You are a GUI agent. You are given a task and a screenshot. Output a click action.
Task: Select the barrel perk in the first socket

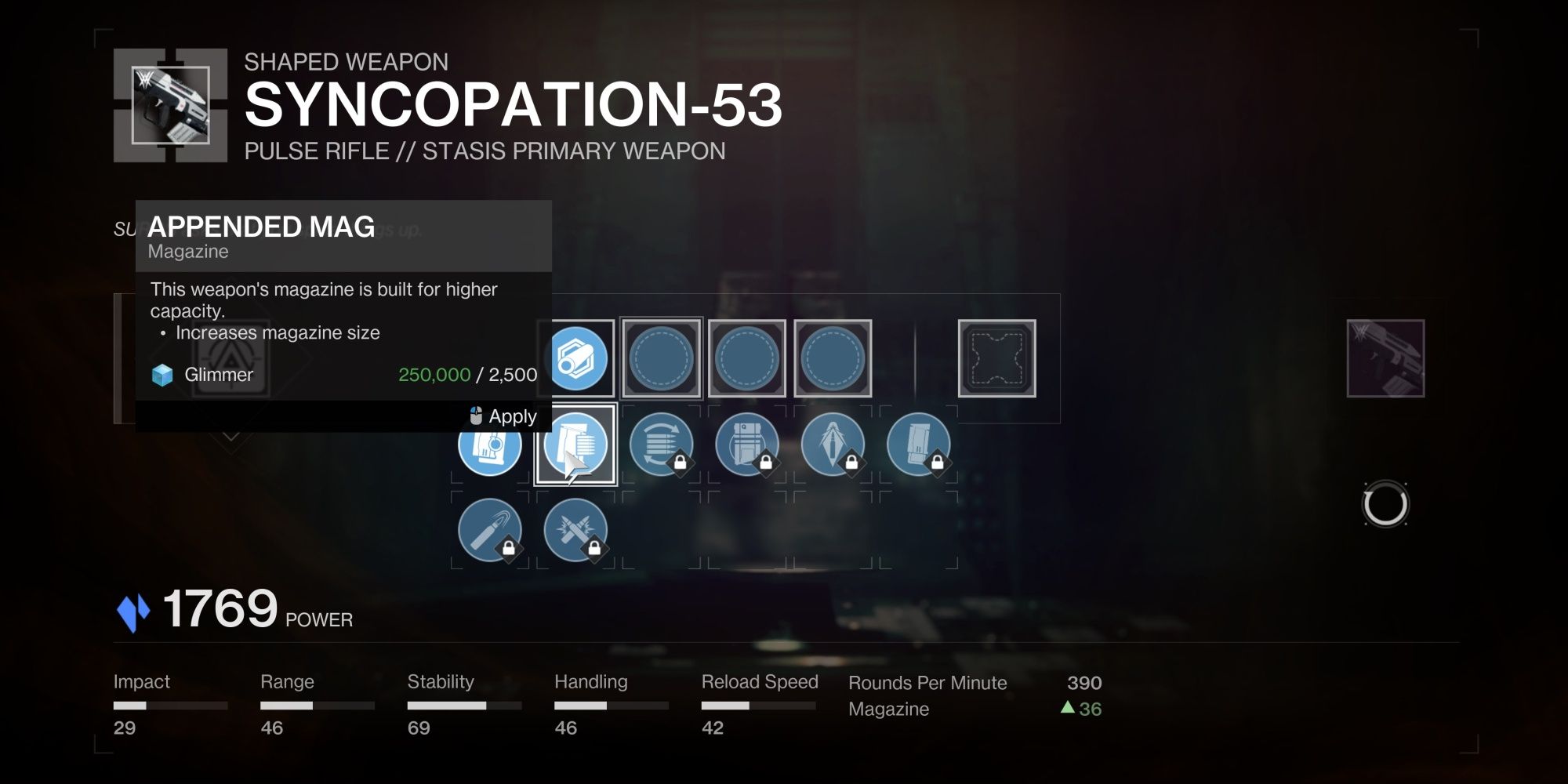pyautogui.click(x=578, y=358)
